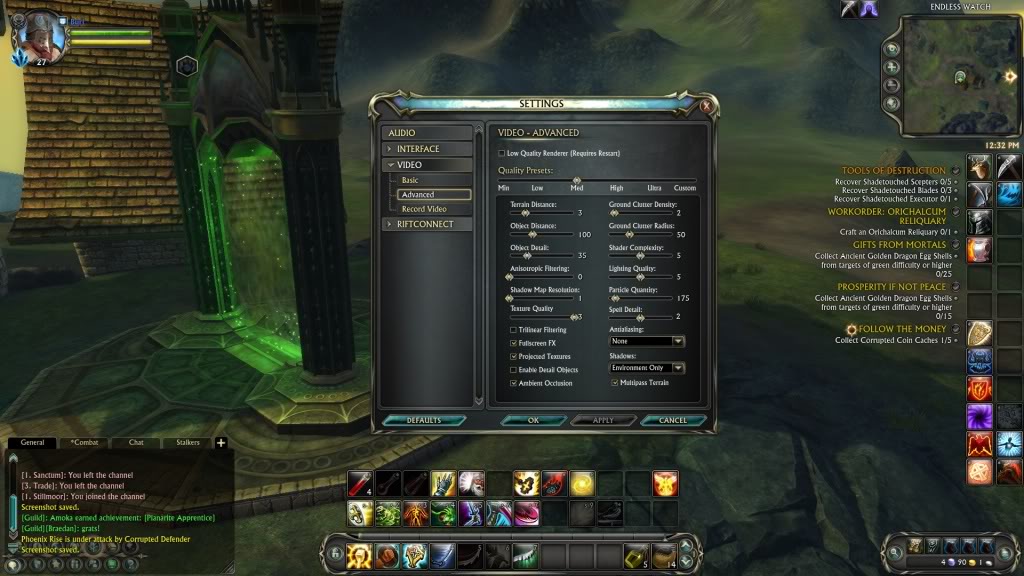The height and width of the screenshot is (576, 1024).
Task: Toggle Projected Textures off
Action: click(514, 356)
